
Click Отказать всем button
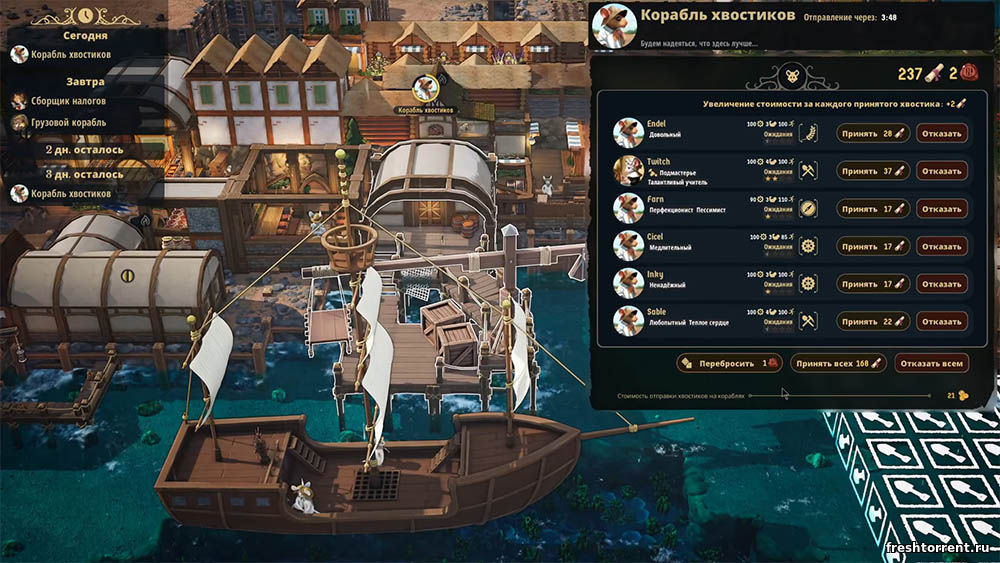coord(931,363)
